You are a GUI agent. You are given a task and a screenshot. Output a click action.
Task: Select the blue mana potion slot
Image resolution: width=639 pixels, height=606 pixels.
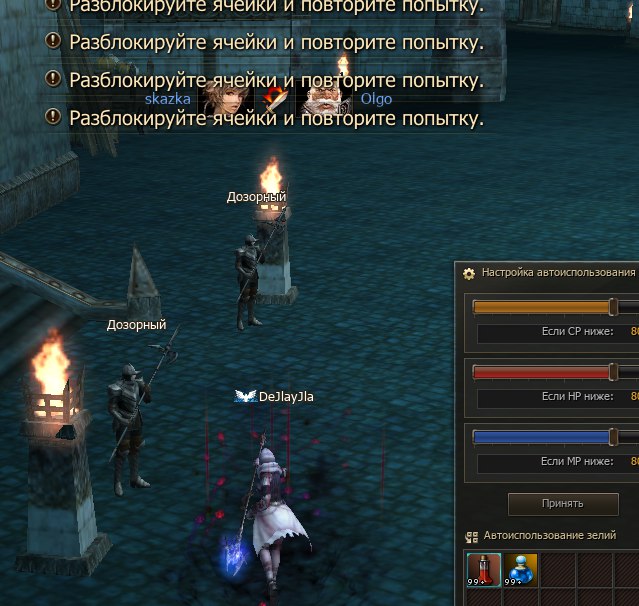(520, 570)
